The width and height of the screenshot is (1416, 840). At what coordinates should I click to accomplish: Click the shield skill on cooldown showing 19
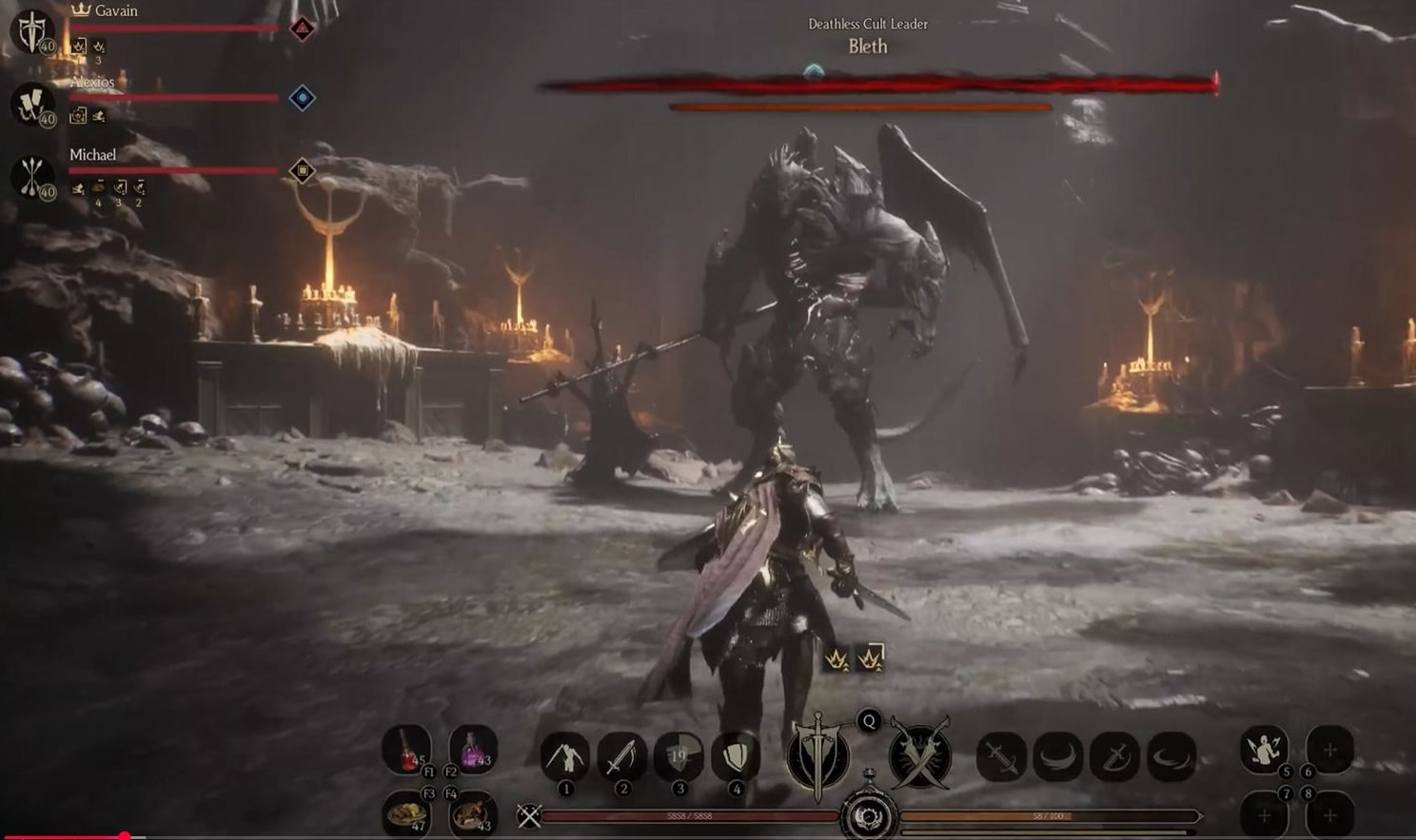678,757
